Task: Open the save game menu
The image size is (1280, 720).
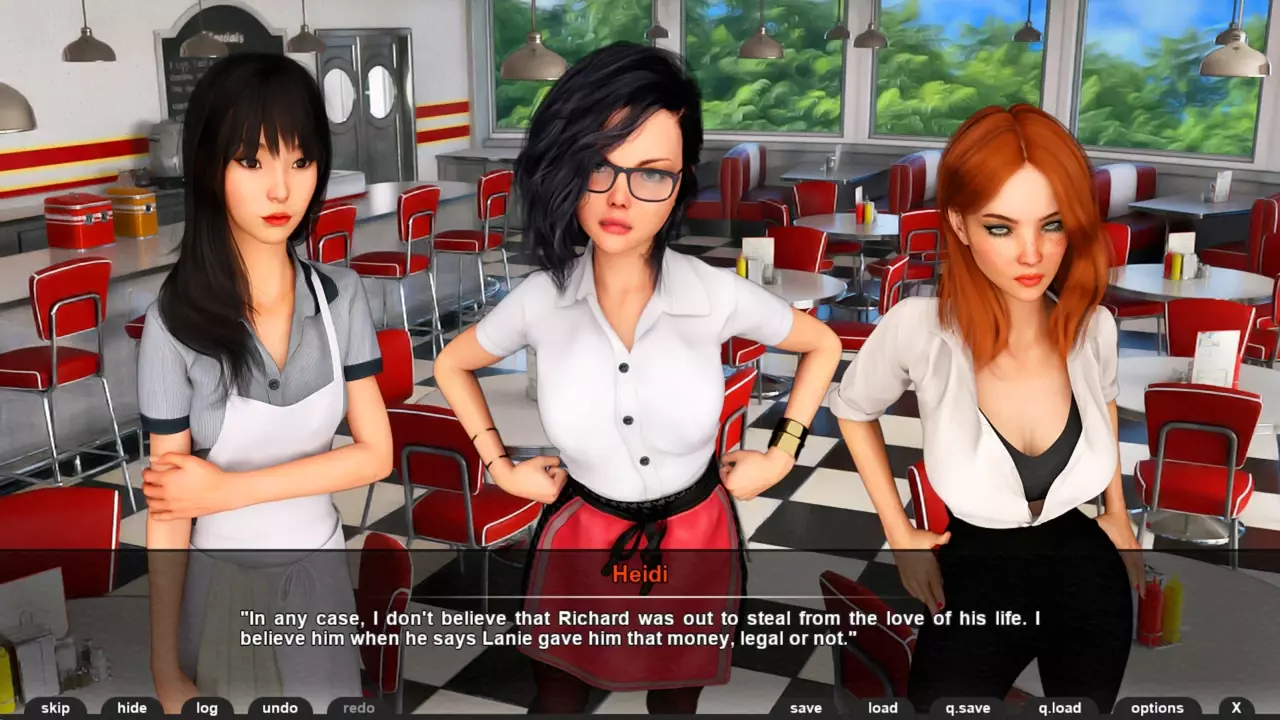Action: click(806, 708)
